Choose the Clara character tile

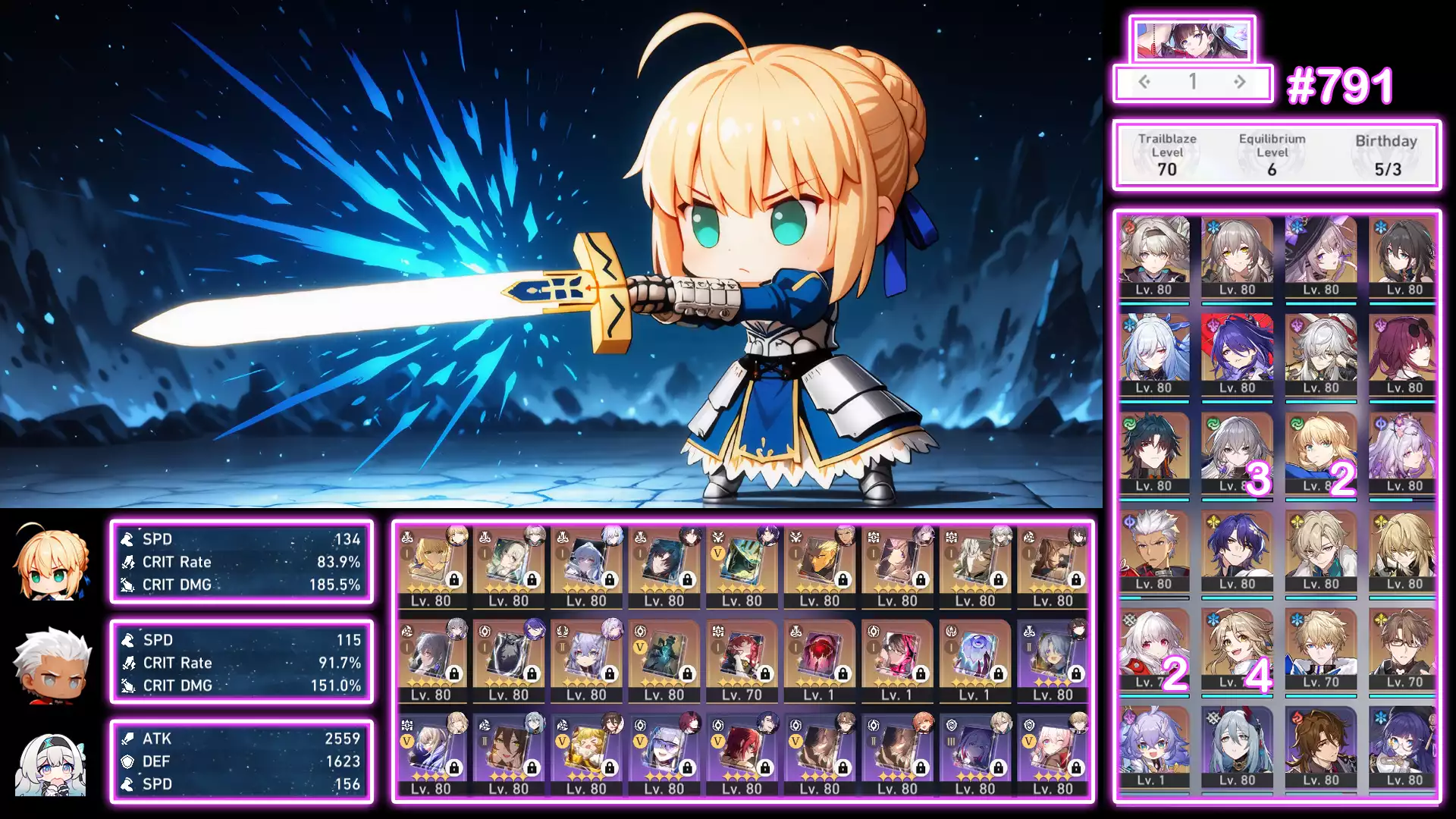tap(1153, 649)
